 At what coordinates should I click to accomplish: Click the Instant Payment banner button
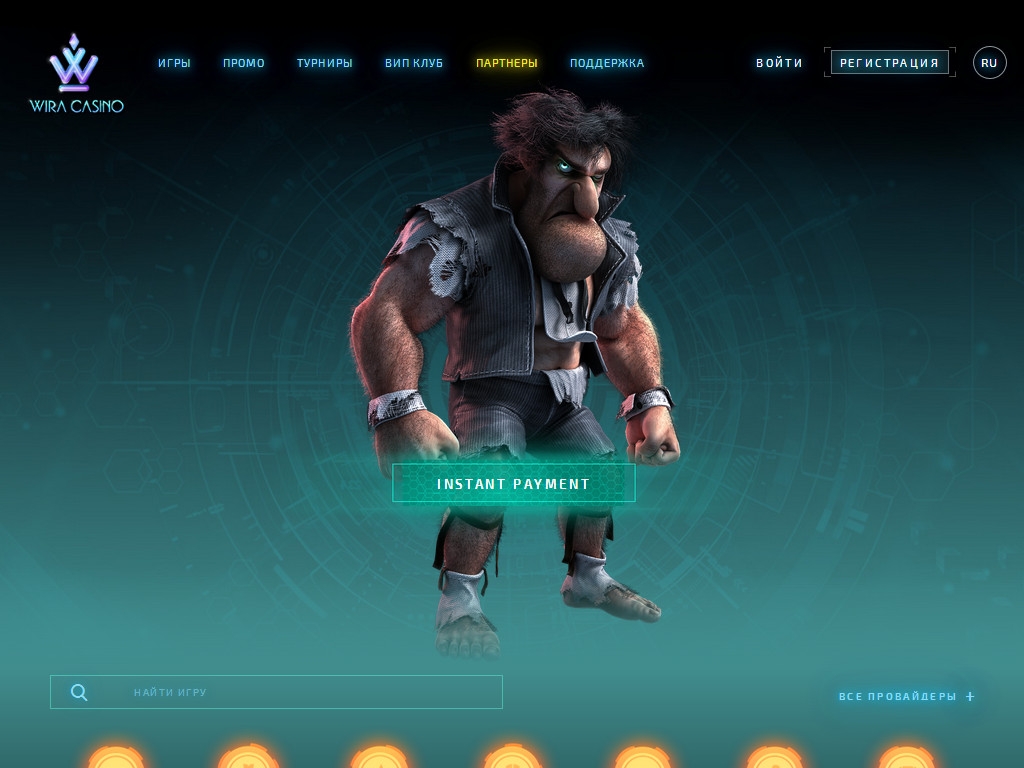[x=513, y=484]
